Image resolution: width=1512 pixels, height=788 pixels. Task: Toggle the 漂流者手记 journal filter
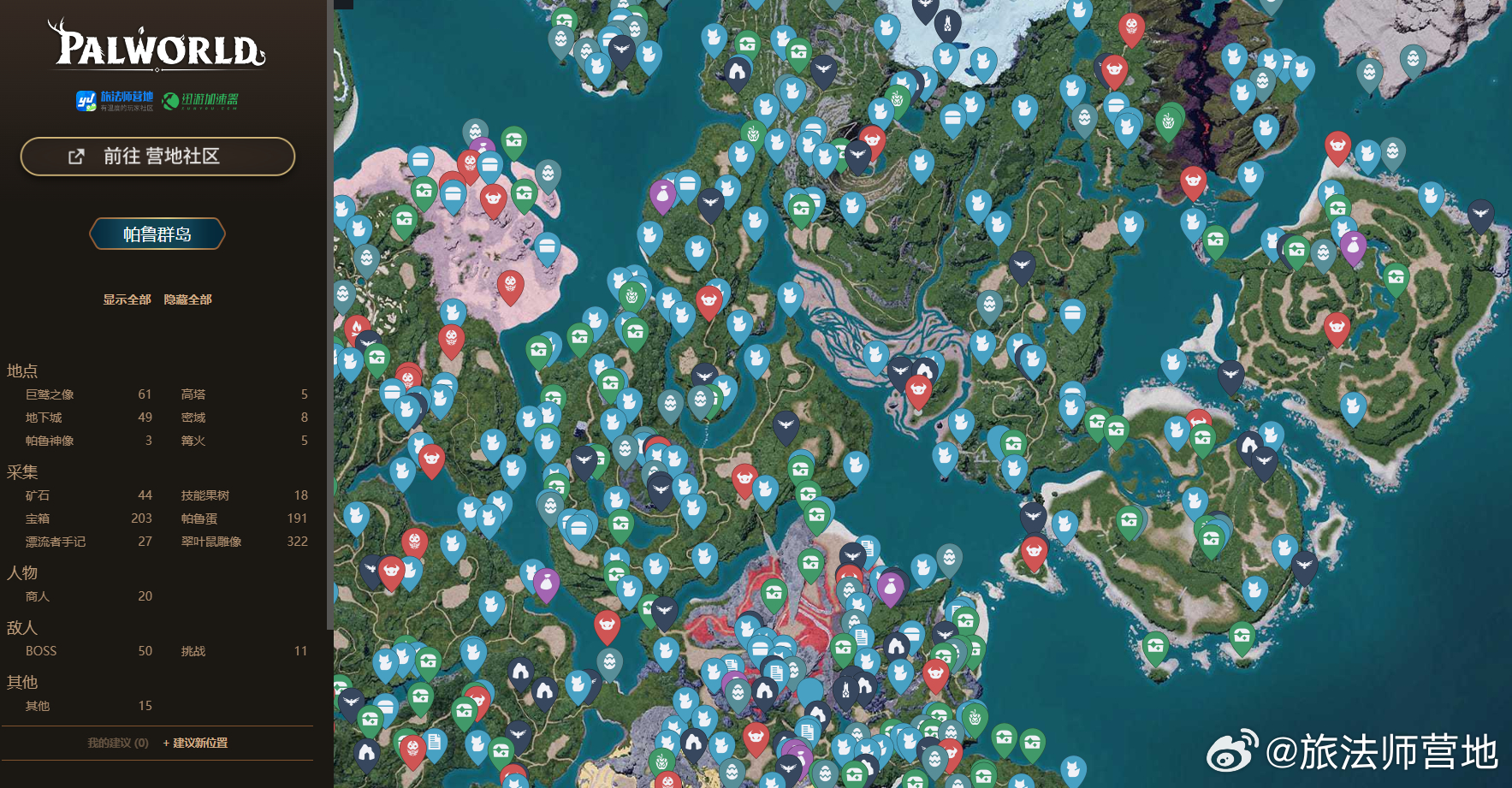click(x=56, y=542)
